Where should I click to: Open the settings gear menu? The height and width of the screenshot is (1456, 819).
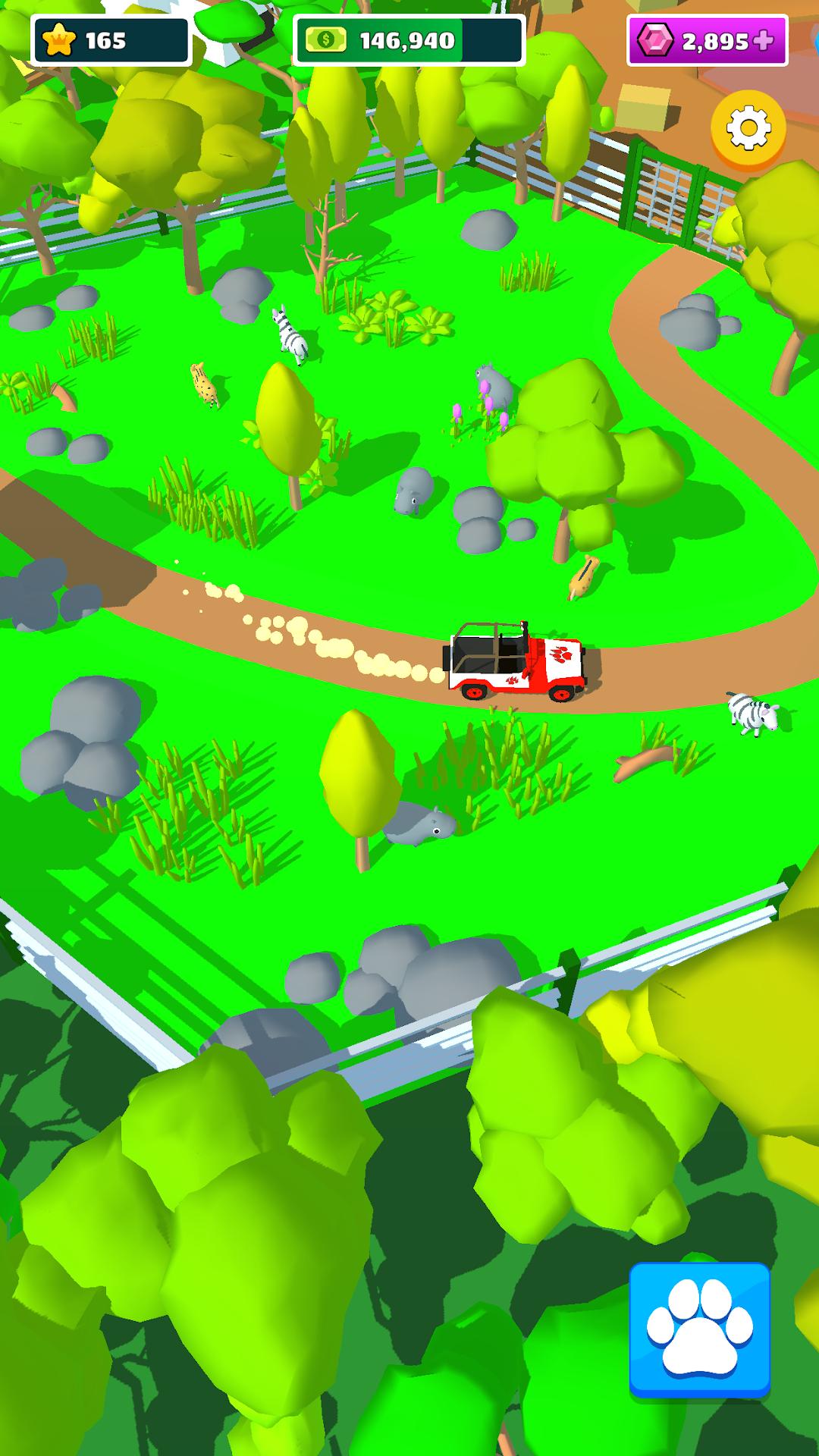[748, 129]
